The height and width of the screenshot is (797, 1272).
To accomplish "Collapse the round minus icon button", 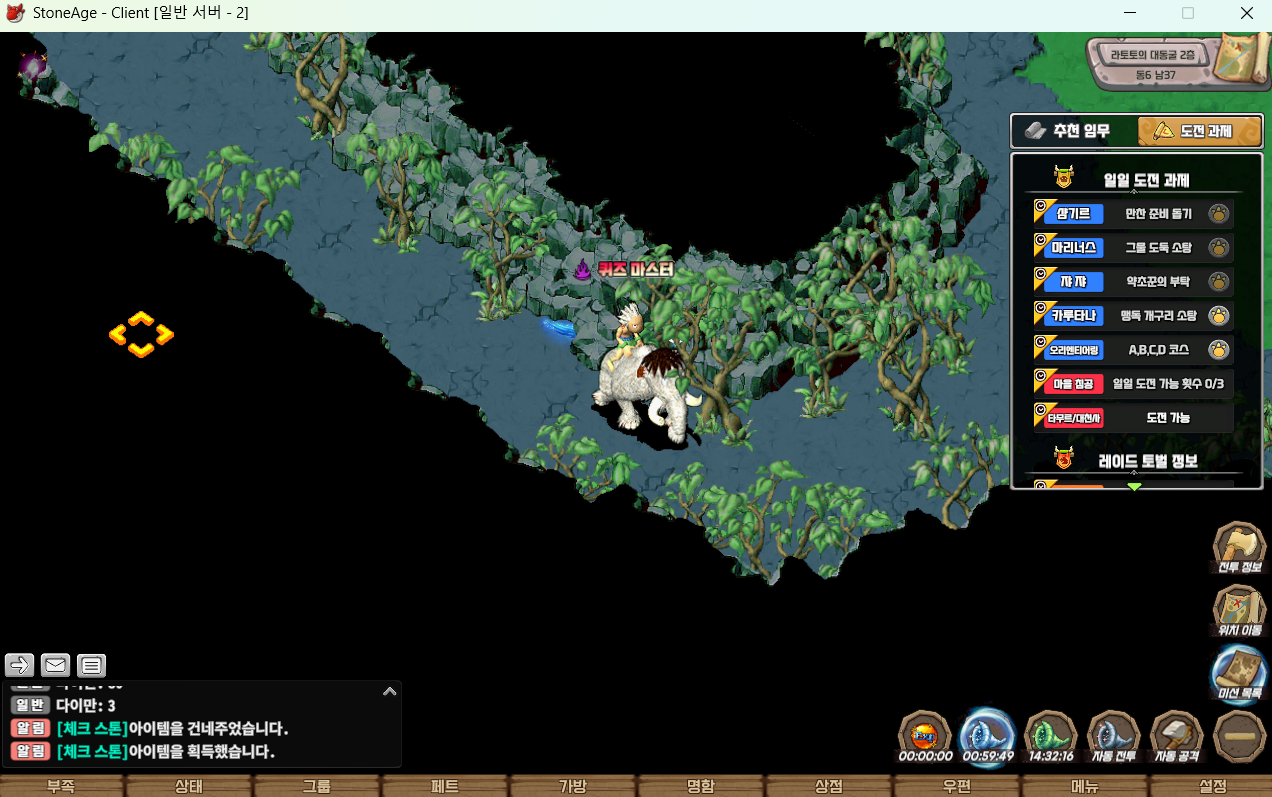I will pos(1240,736).
